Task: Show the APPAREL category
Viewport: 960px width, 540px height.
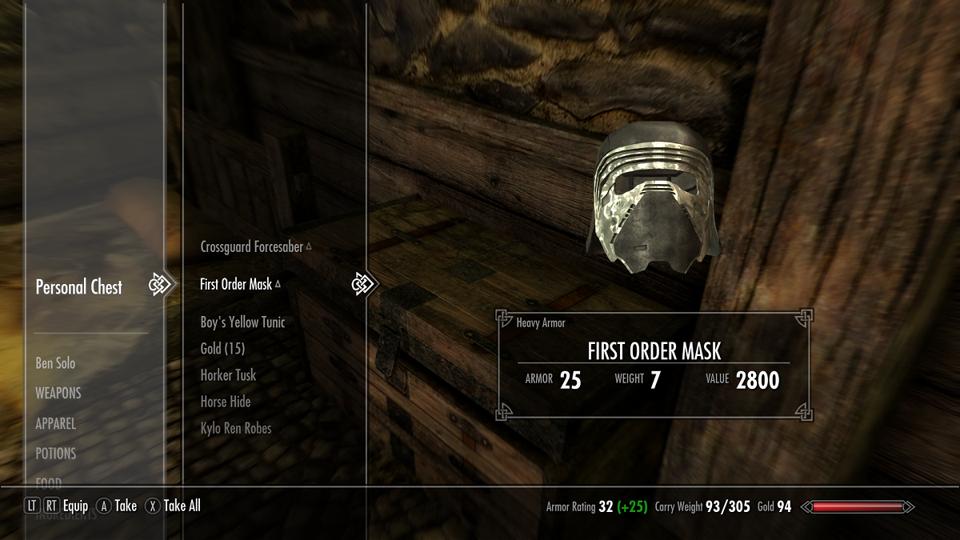Action: tap(56, 423)
